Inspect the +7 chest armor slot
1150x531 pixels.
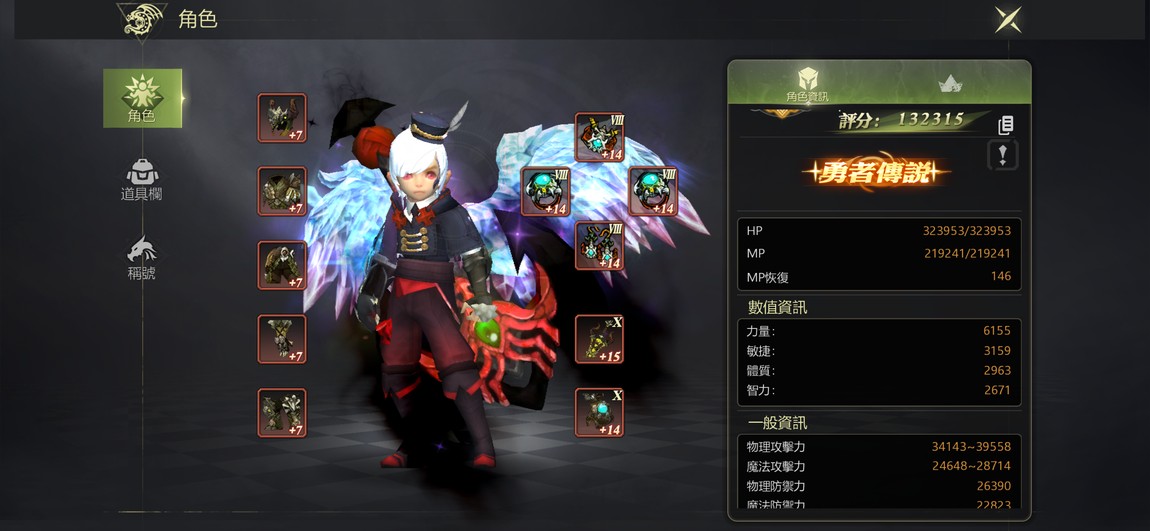click(x=282, y=191)
